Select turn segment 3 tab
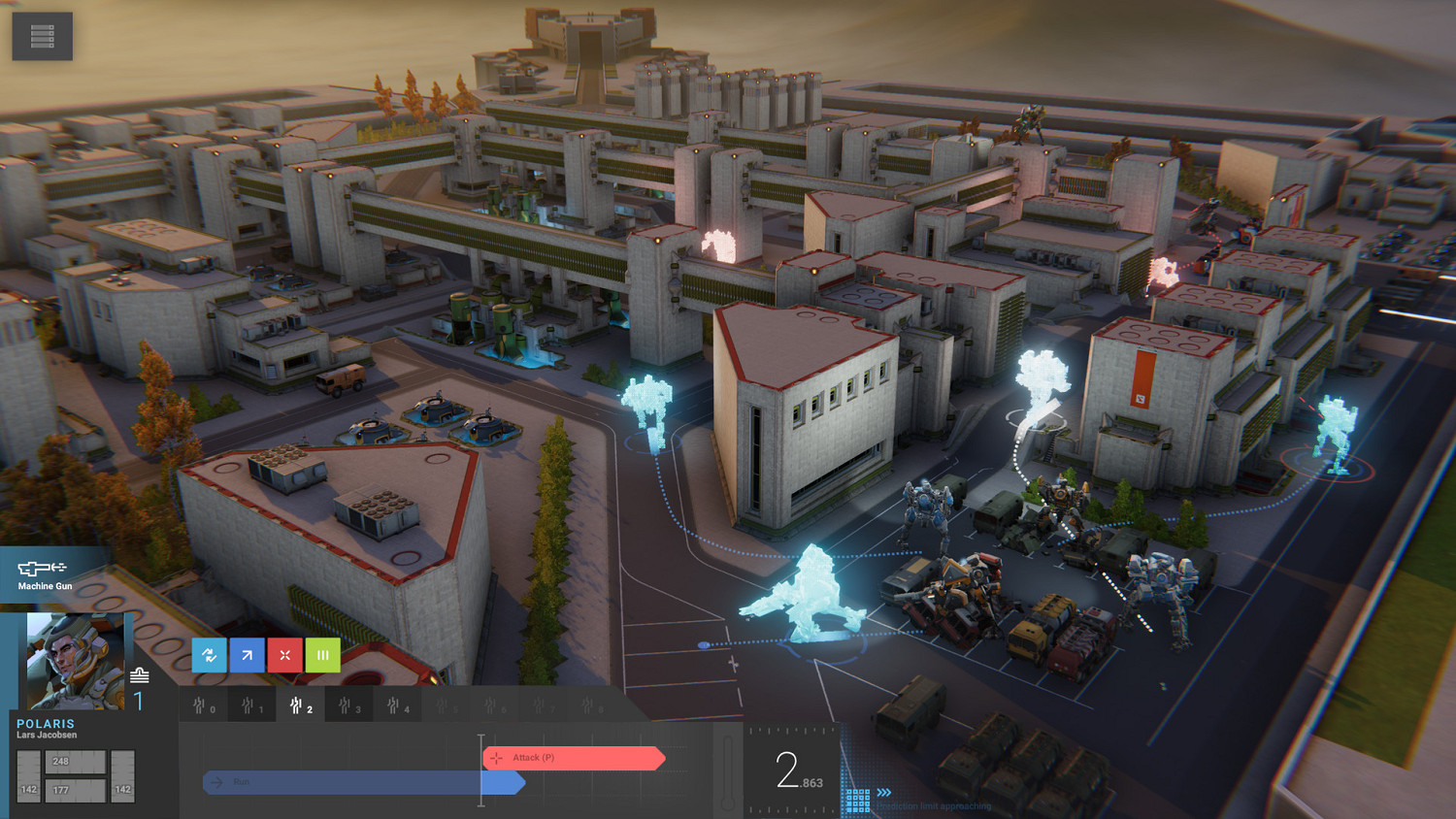Viewport: 1456px width, 819px height. (347, 705)
